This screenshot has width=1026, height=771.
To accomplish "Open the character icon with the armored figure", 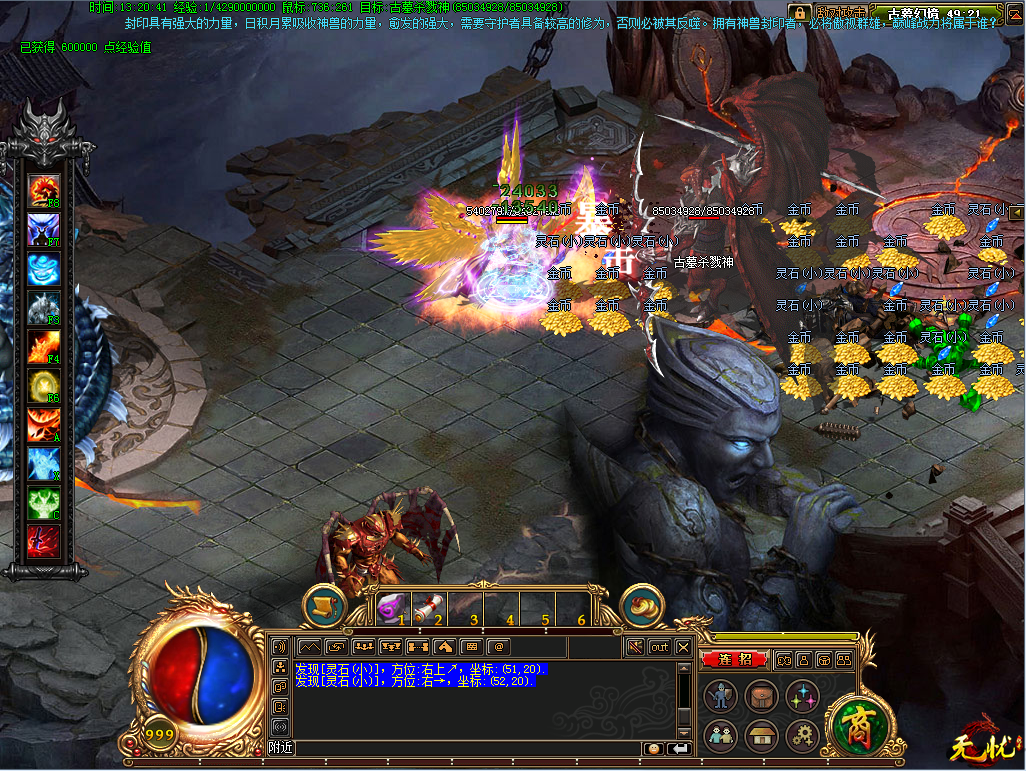I will (720, 696).
